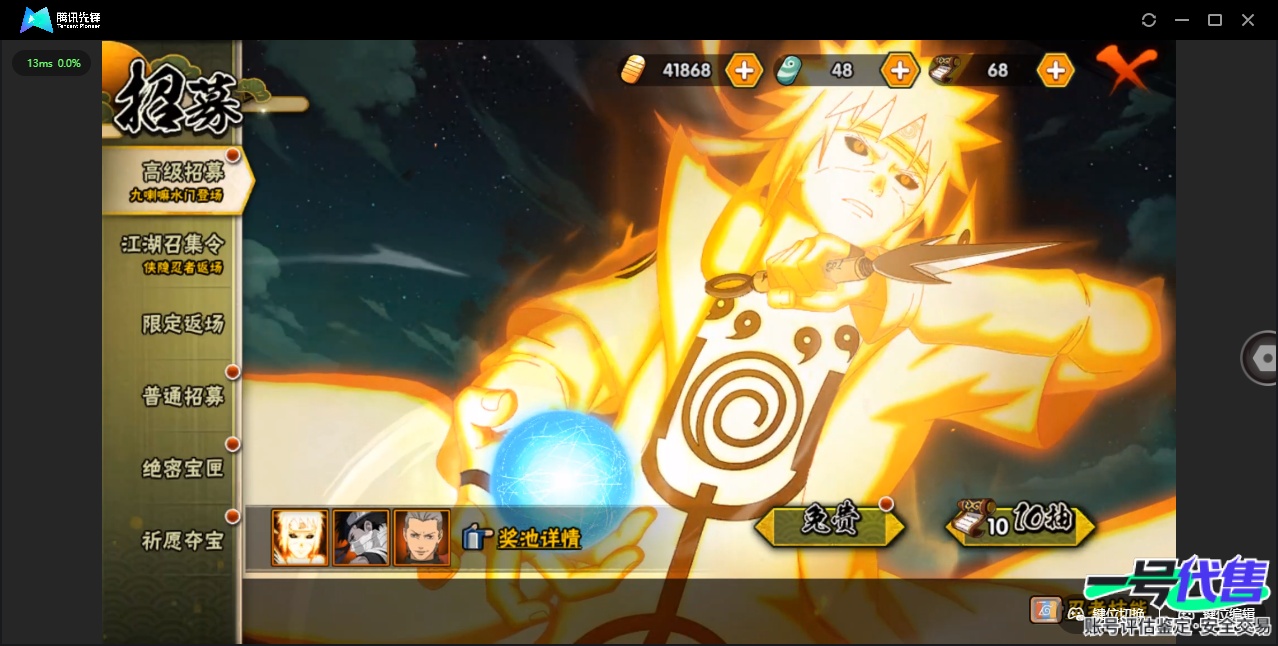Viewport: 1278px width, 646px height.
Task: Claim the 免费 free draw
Action: coord(830,524)
